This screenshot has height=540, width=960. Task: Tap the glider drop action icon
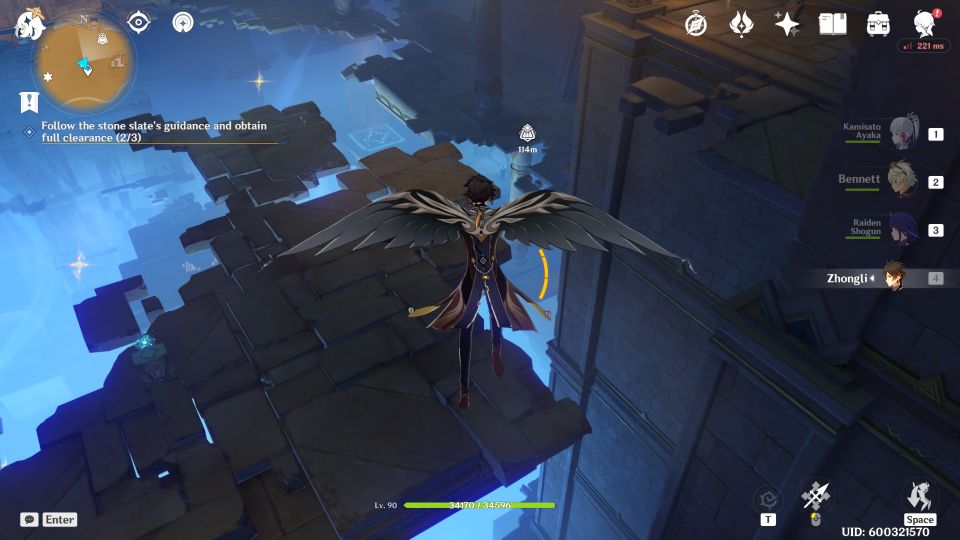coord(919,496)
